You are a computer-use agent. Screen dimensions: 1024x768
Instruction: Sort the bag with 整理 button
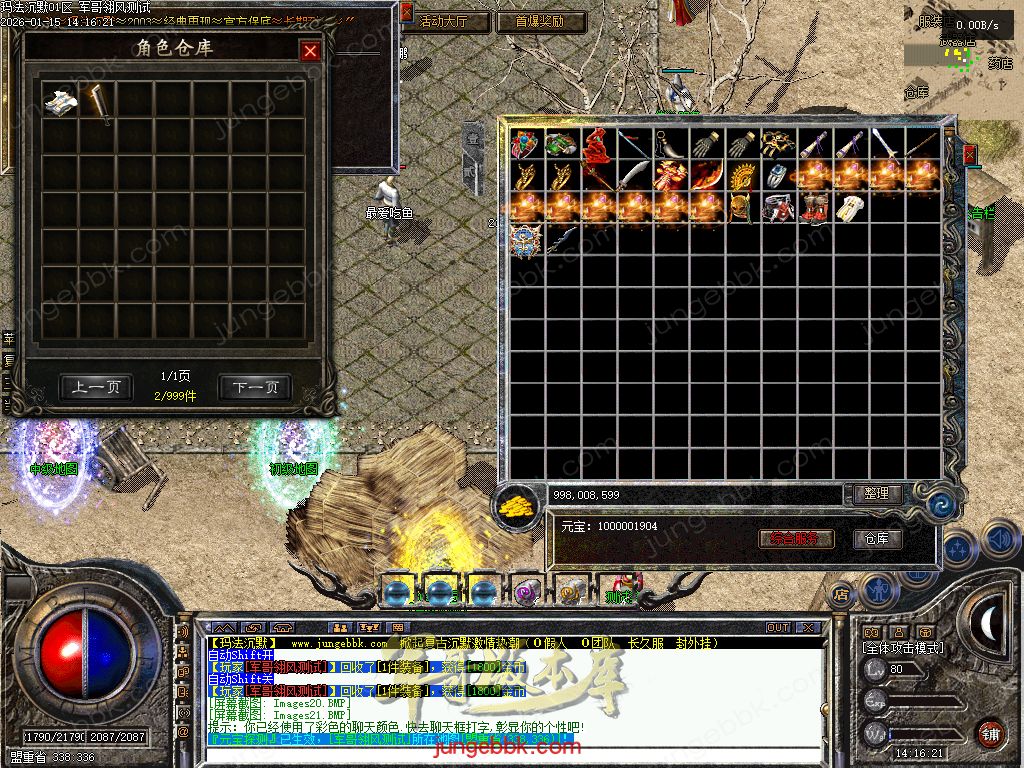[877, 494]
